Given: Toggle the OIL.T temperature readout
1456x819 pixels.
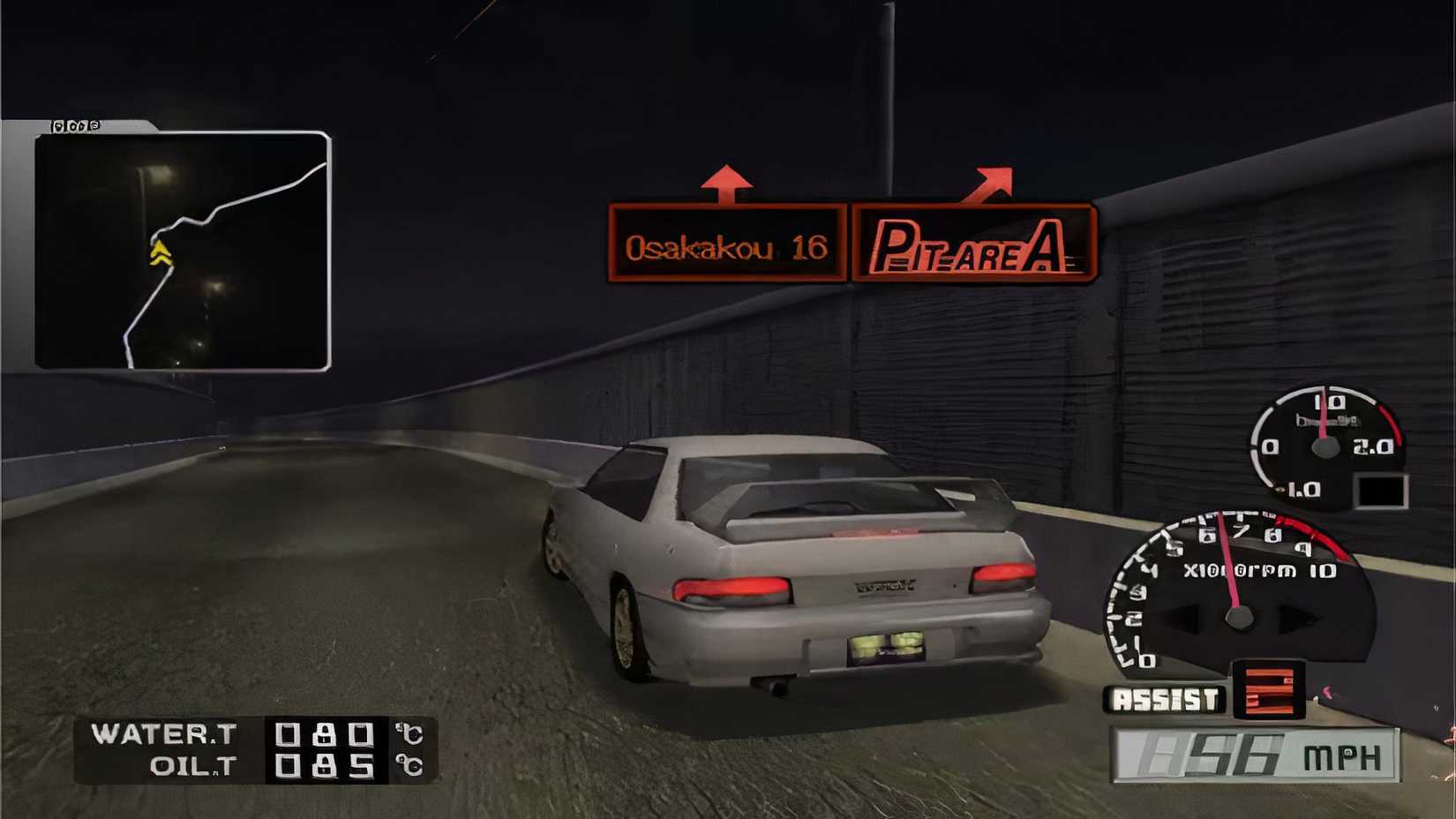Looking at the screenshot, I should pyautogui.click(x=325, y=766).
